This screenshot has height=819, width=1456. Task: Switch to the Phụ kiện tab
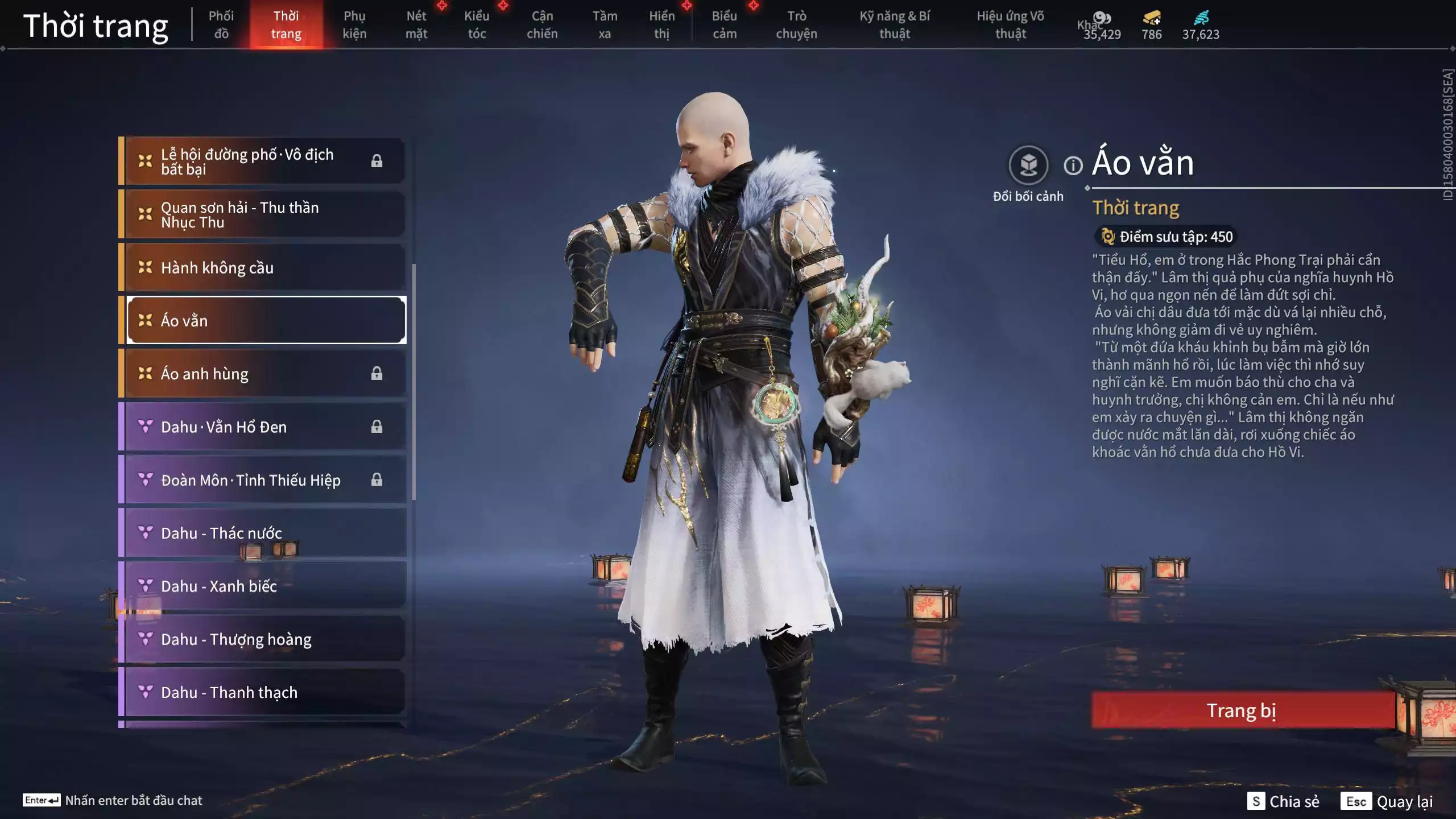tap(355, 24)
